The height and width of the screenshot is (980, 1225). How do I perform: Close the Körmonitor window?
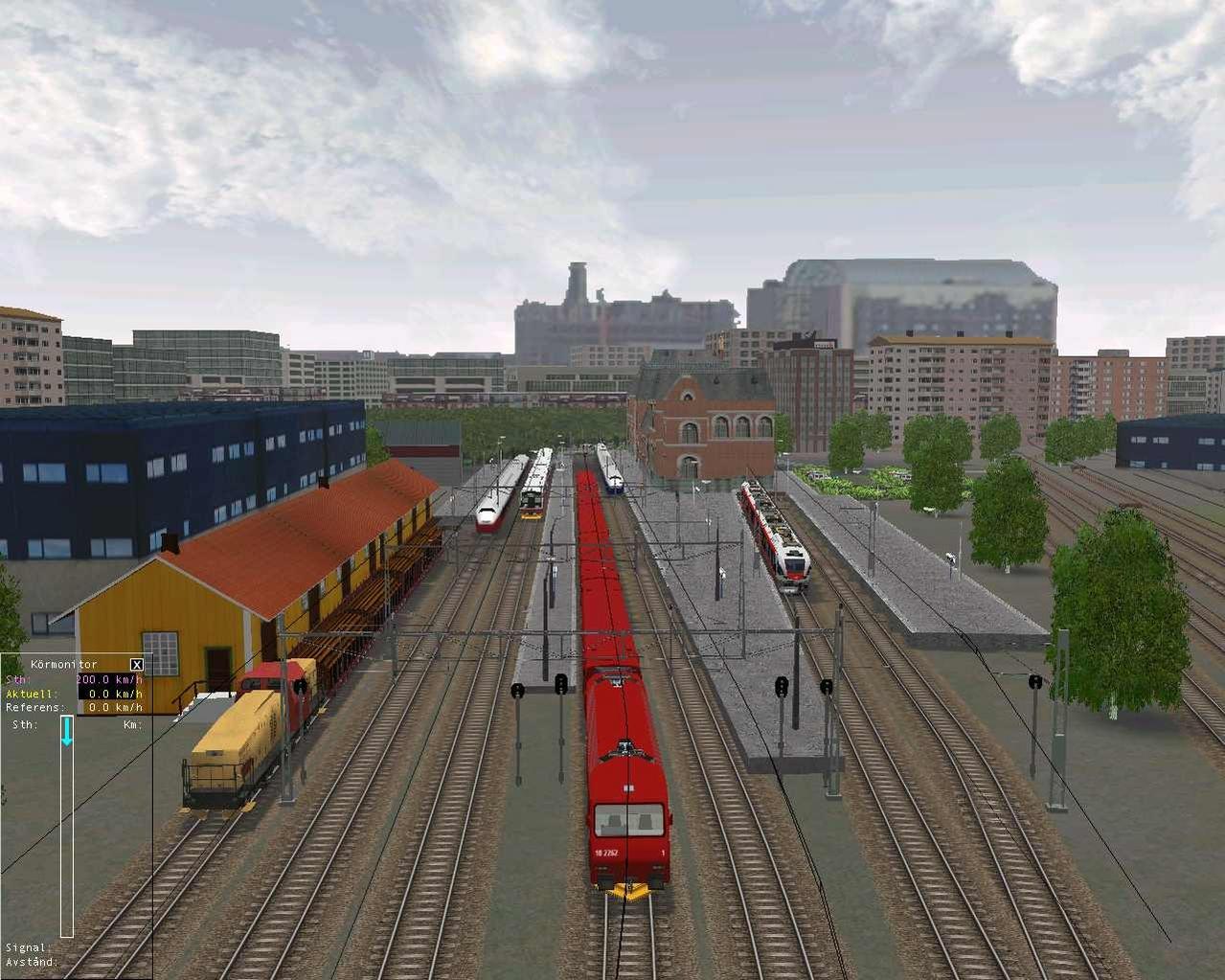tap(137, 664)
